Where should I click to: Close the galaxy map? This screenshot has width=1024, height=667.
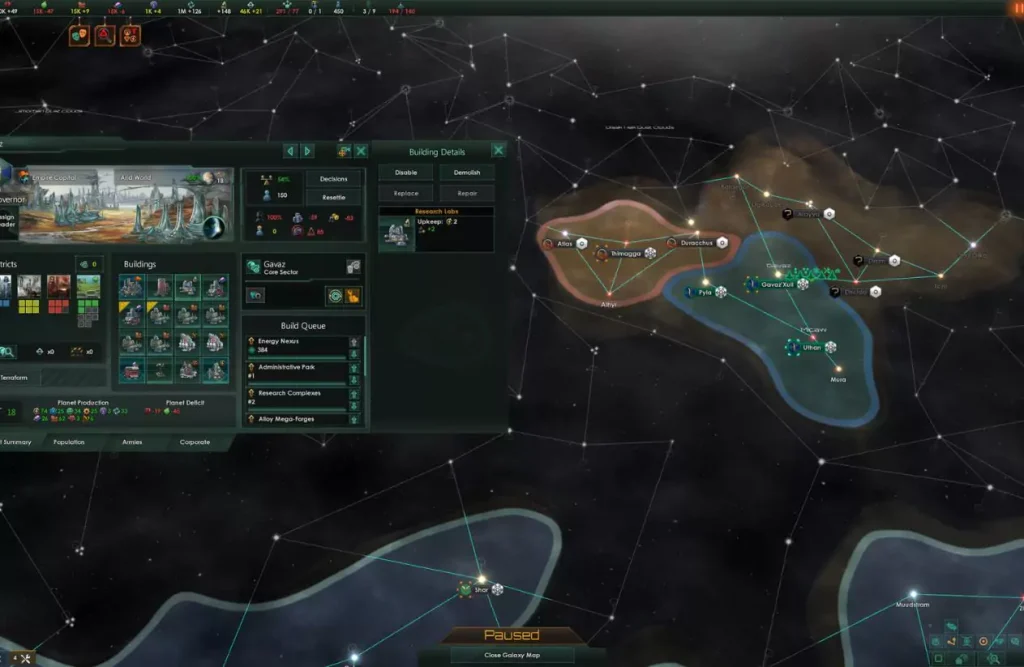point(511,655)
